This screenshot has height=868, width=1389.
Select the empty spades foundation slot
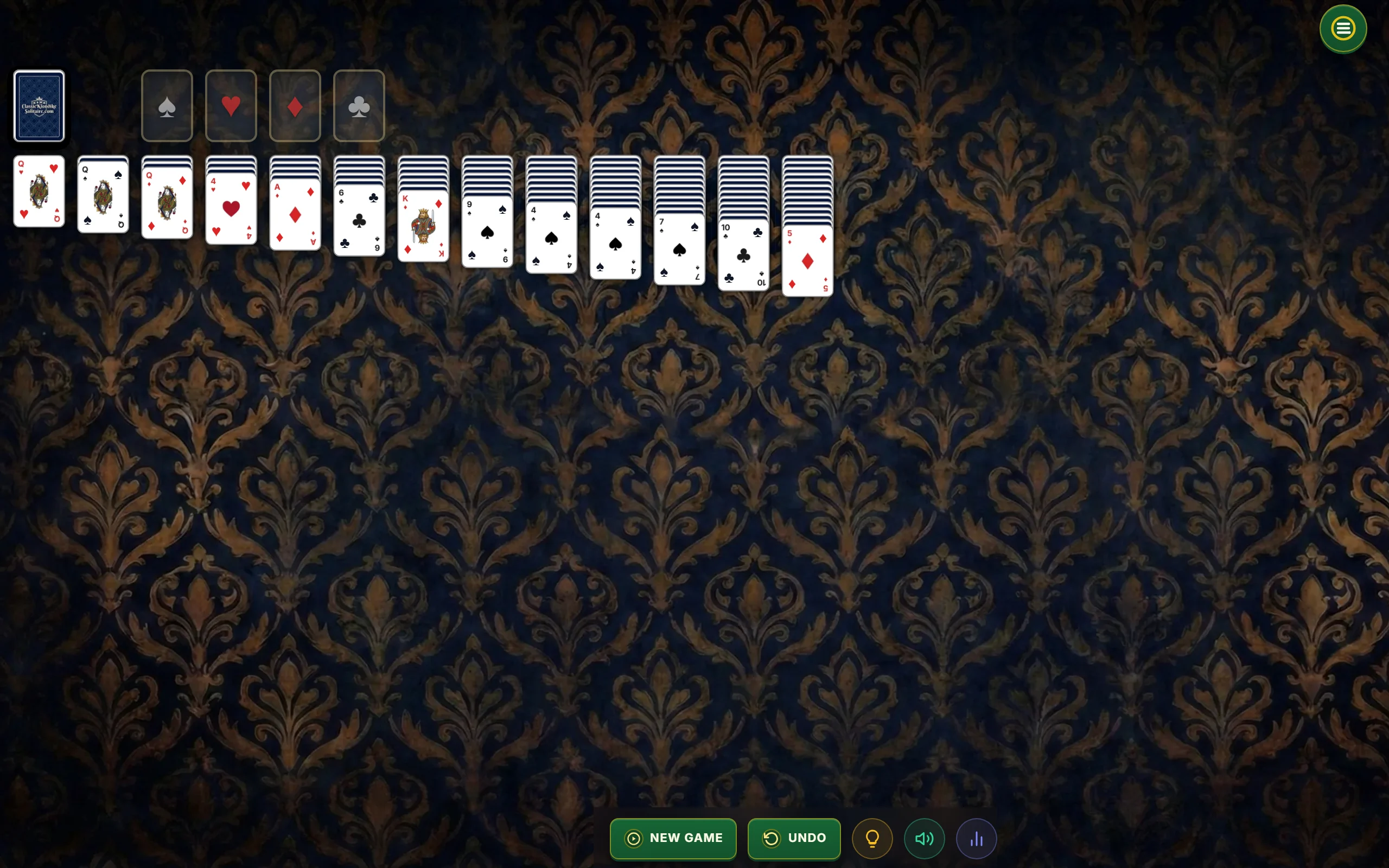pyautogui.click(x=167, y=106)
